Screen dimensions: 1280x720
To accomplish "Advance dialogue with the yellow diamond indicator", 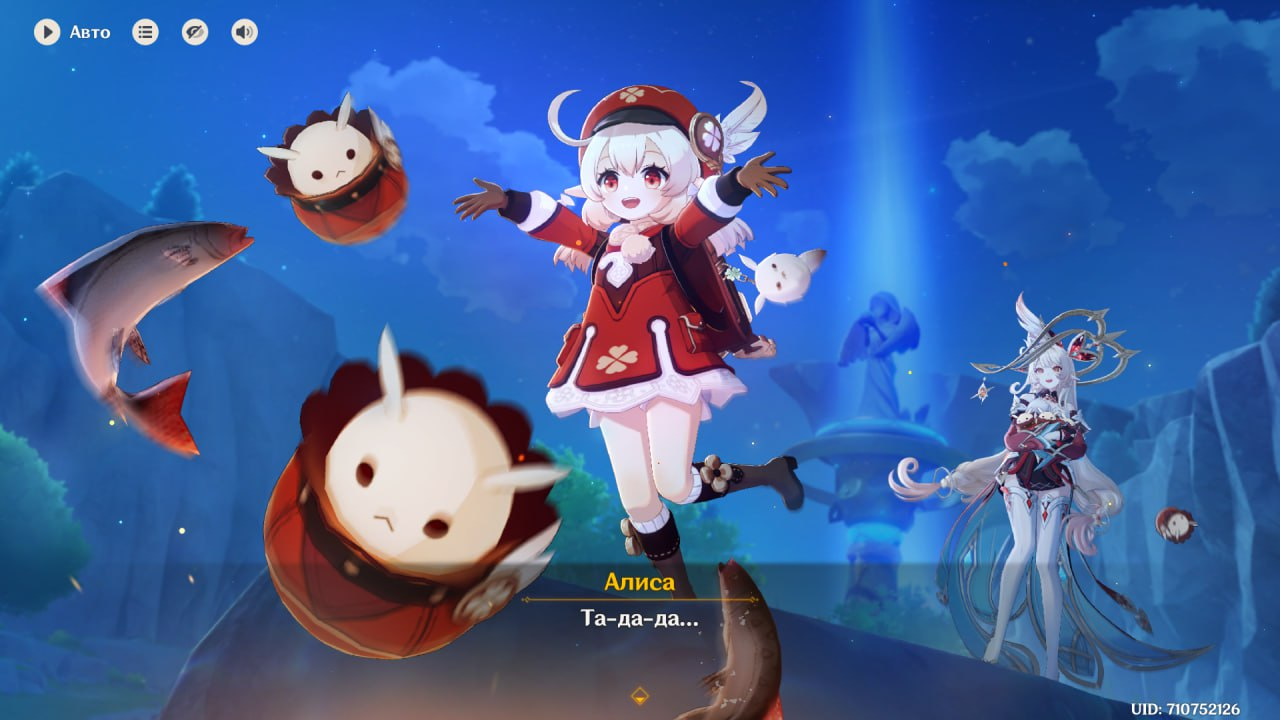I will click(x=640, y=695).
